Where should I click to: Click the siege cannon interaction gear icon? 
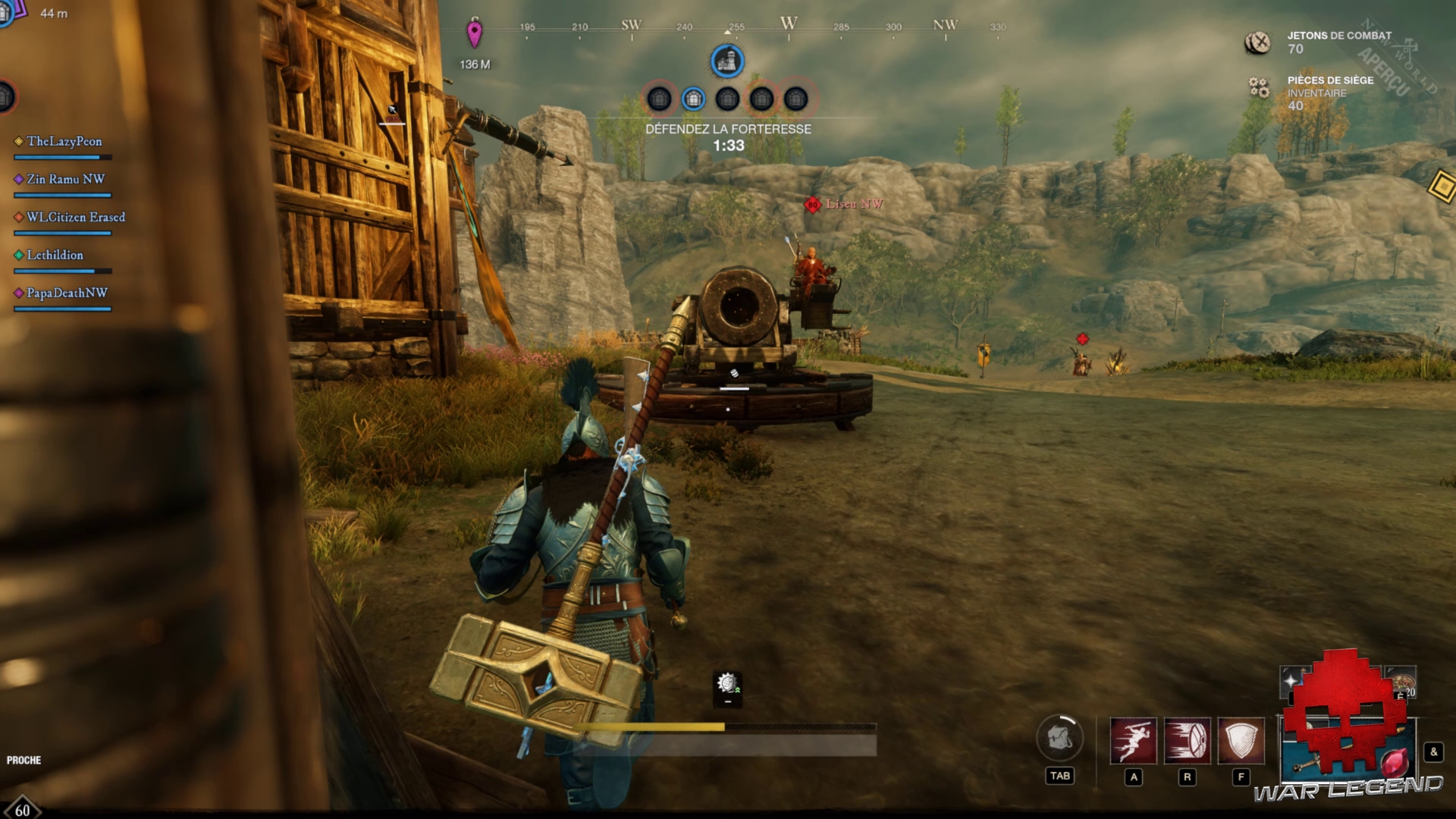click(x=728, y=684)
